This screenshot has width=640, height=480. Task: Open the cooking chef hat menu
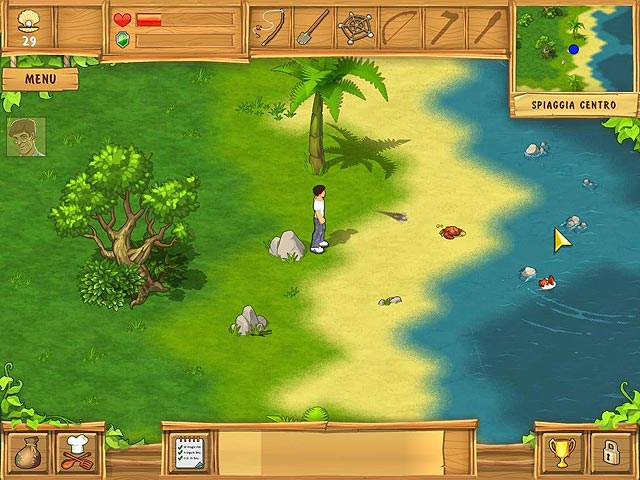(77, 452)
